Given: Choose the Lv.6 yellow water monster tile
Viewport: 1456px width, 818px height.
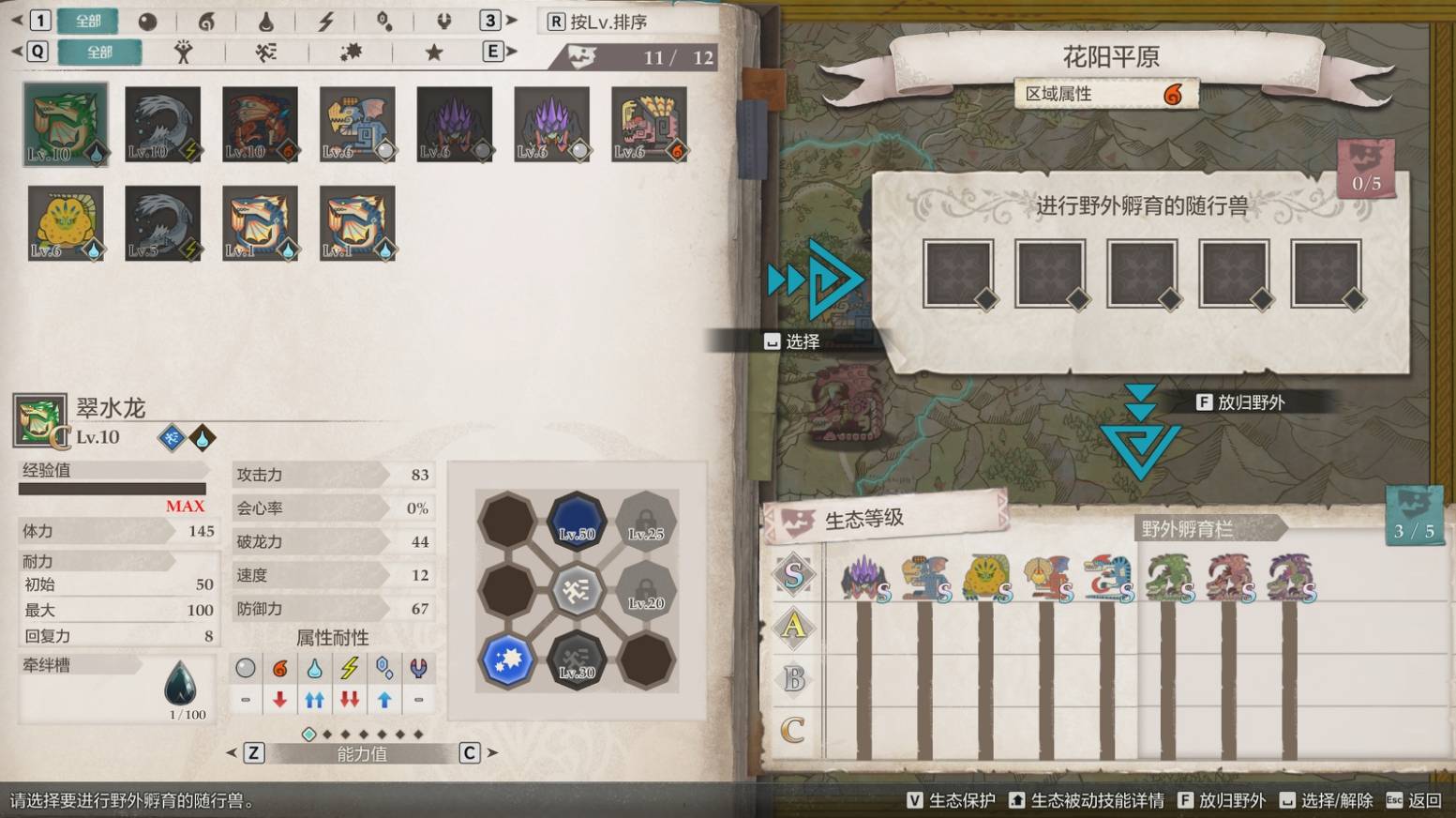Looking at the screenshot, I should [x=66, y=222].
